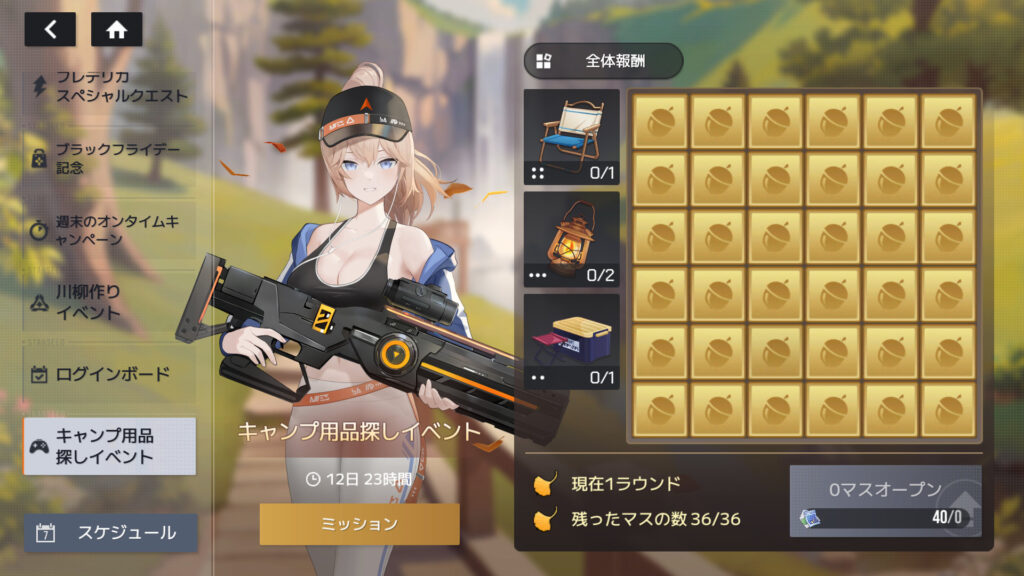Switch to the ブラックフライデー記念 tab
The height and width of the screenshot is (576, 1024).
coord(110,158)
